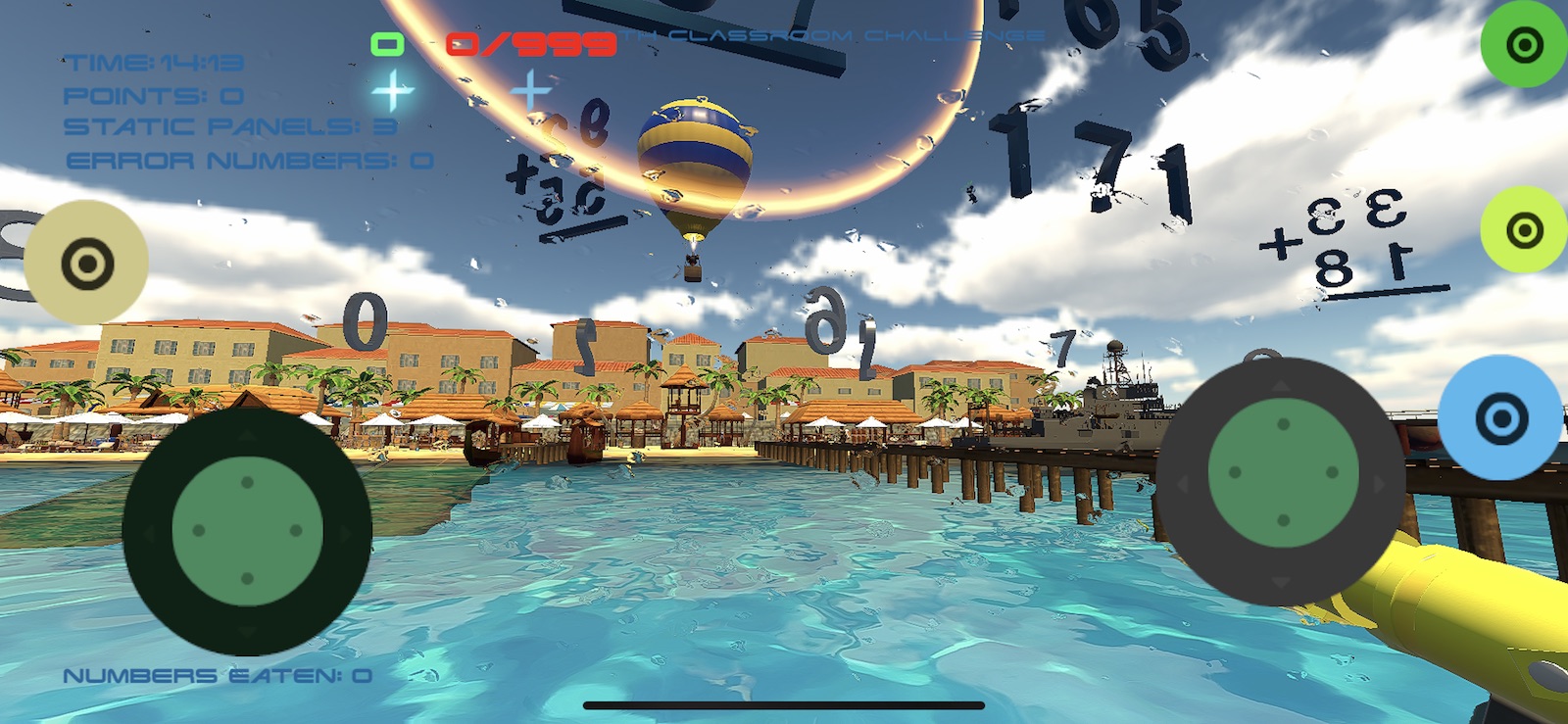Screen dimensions: 1568x724
Task: Tap the lime yellow-green circular button
Action: [1523, 230]
